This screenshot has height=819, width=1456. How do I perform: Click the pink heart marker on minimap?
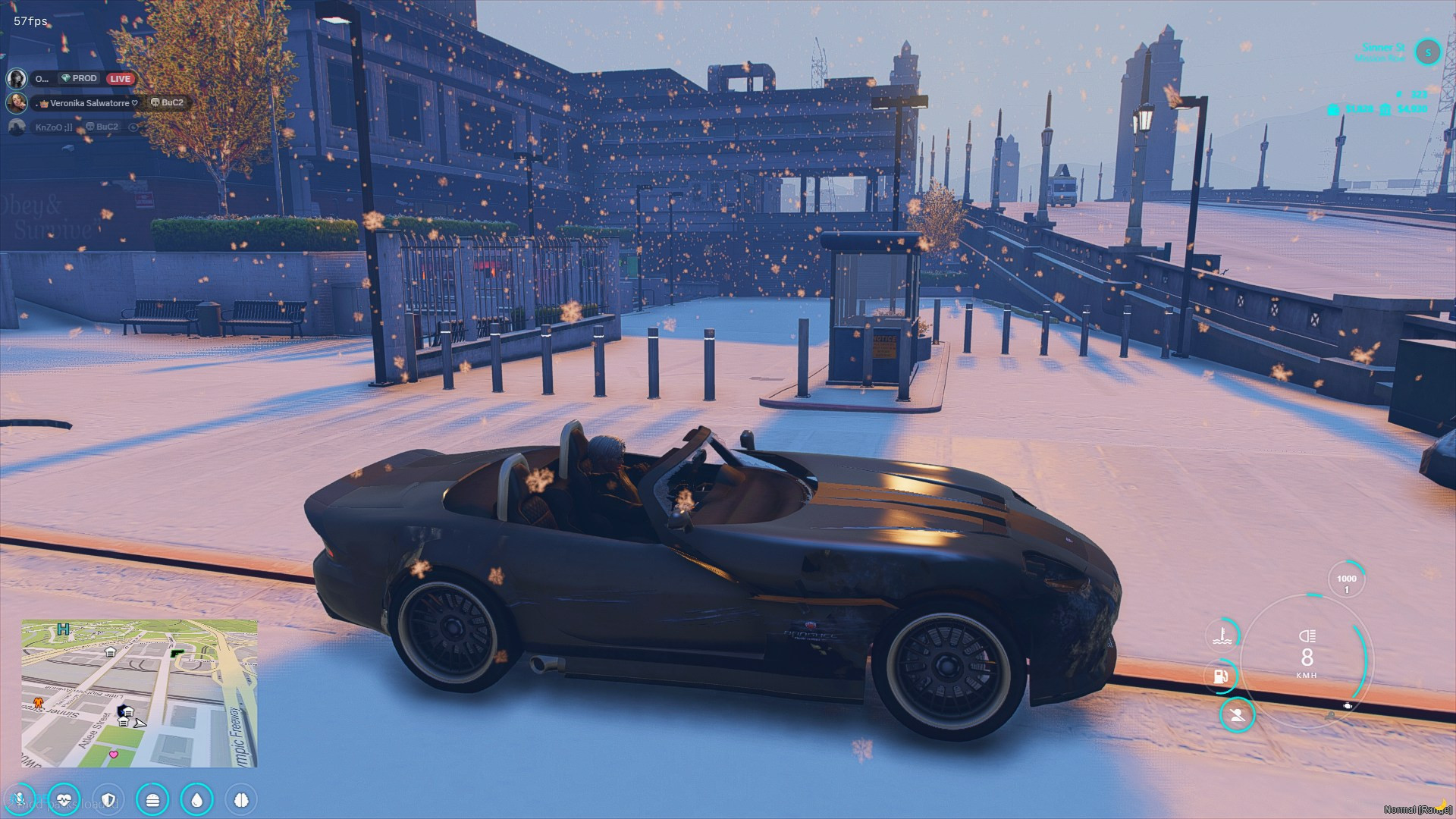click(114, 754)
